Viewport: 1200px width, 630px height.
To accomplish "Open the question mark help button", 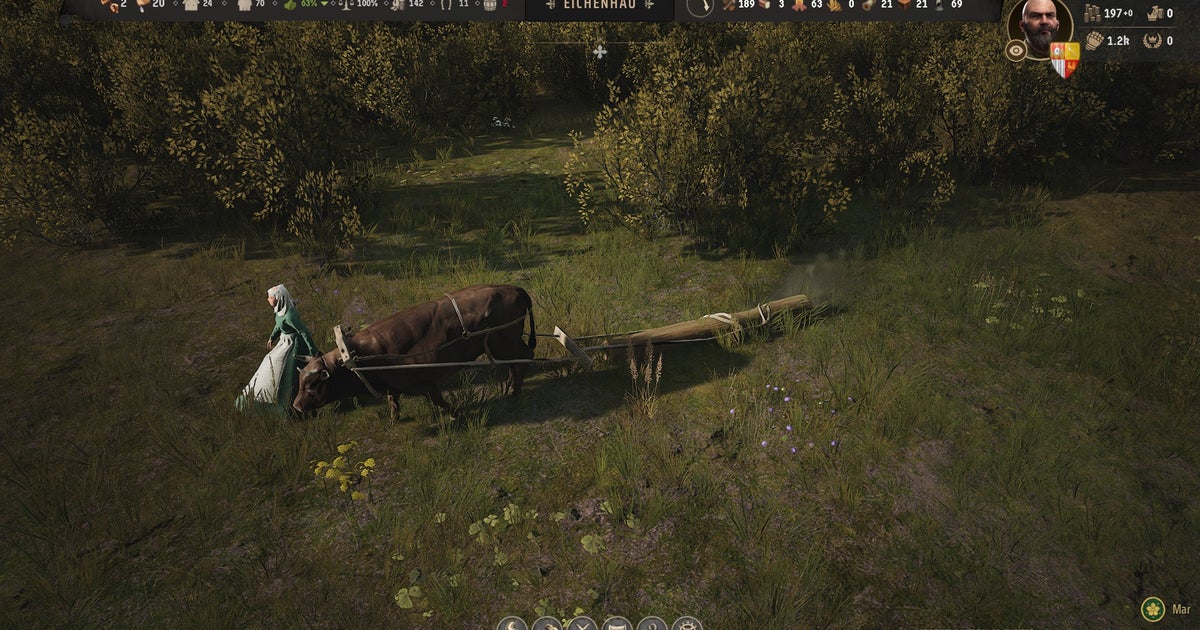I will [x=652, y=624].
